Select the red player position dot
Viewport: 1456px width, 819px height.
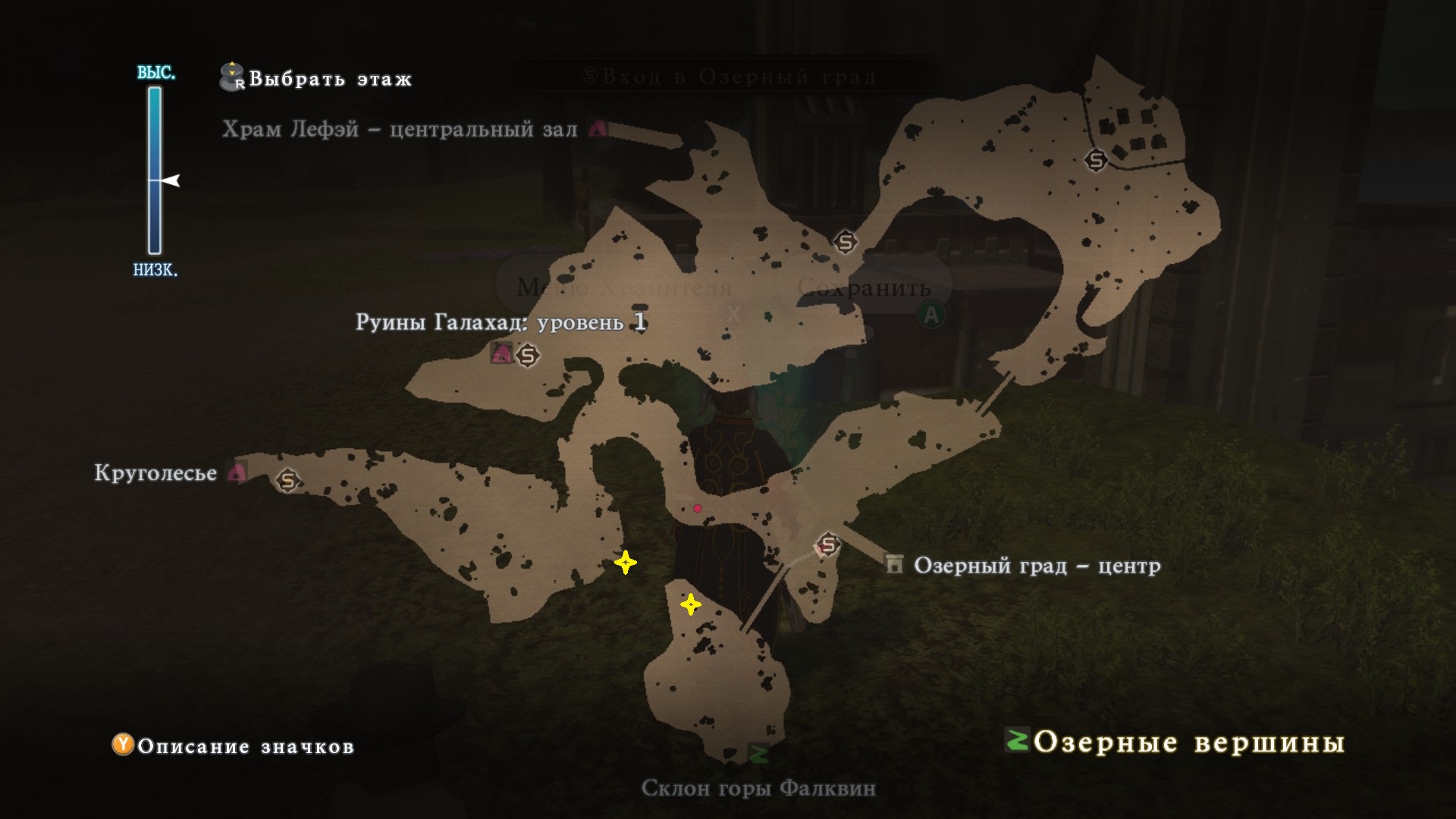point(698,508)
